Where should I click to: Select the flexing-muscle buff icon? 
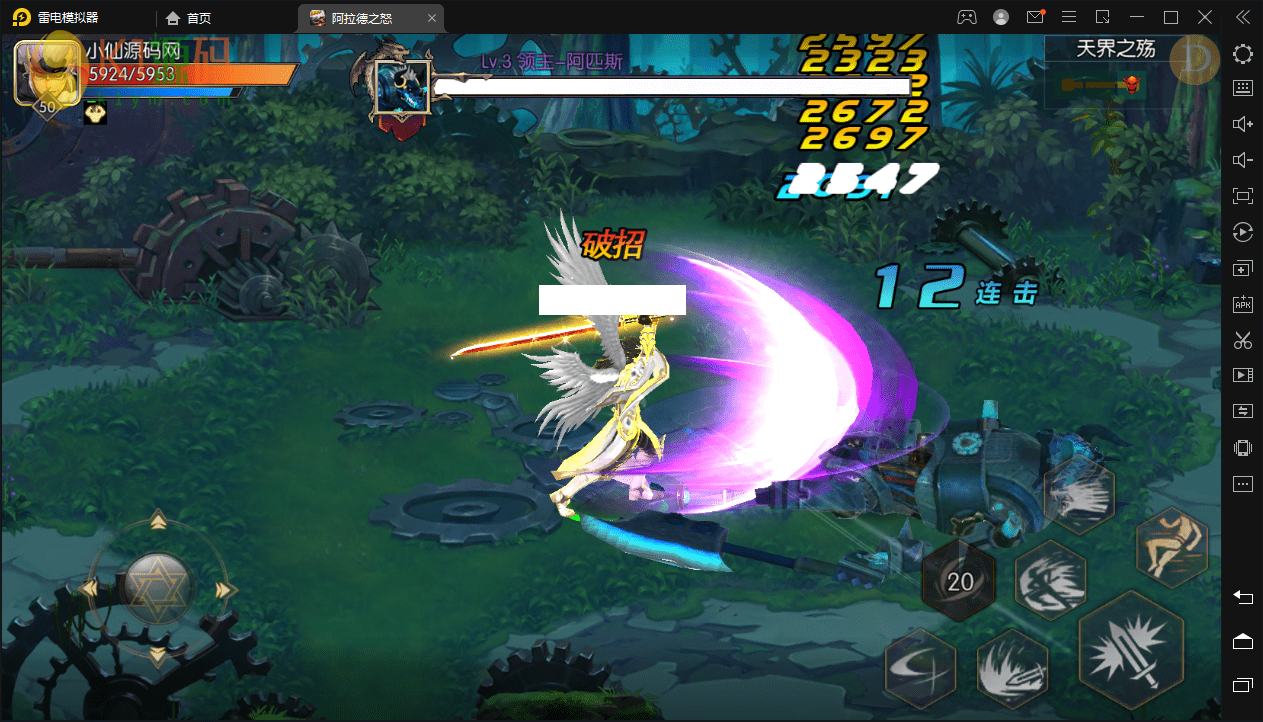(x=96, y=114)
